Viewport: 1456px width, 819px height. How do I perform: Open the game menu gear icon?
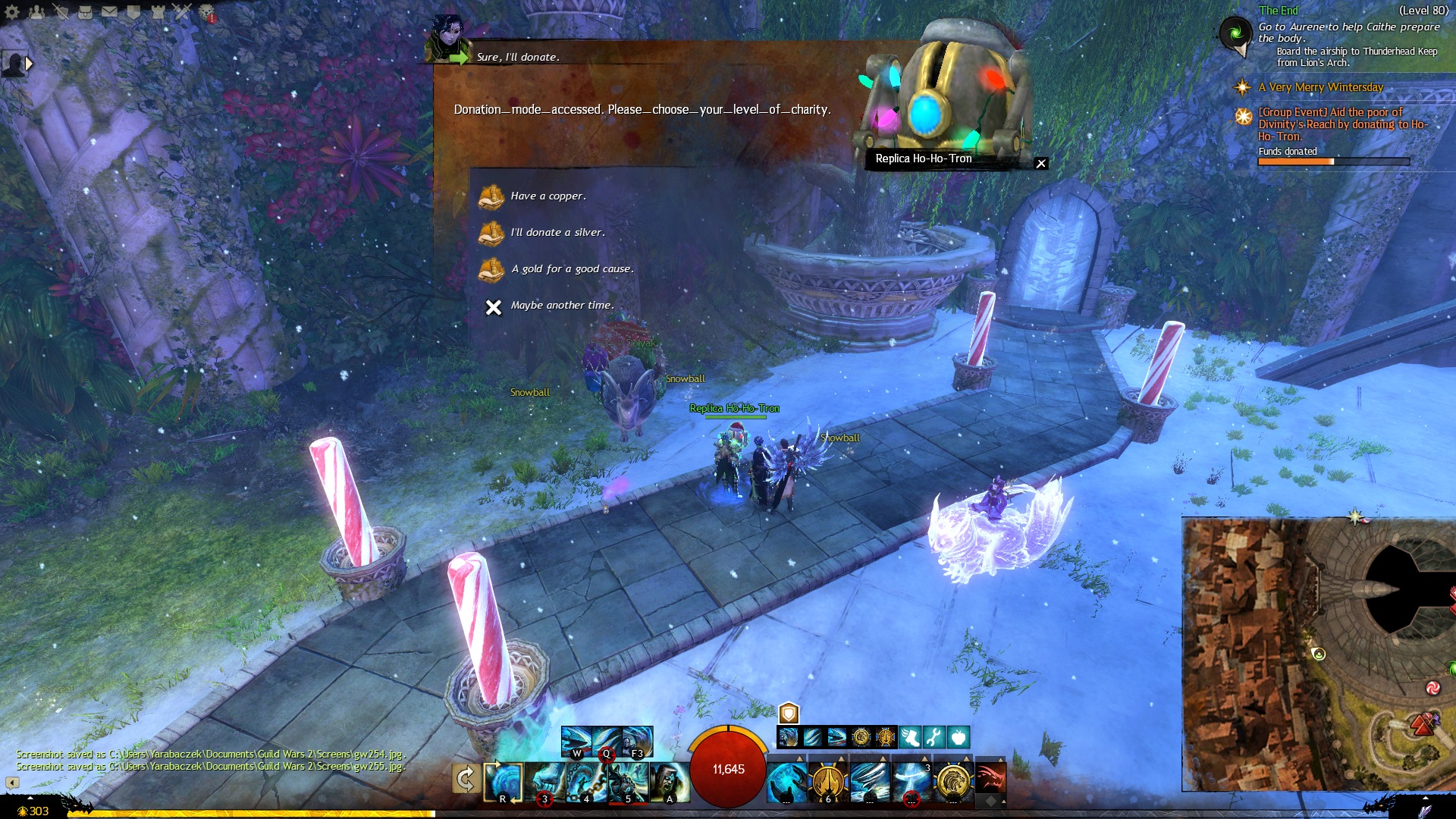click(x=12, y=12)
